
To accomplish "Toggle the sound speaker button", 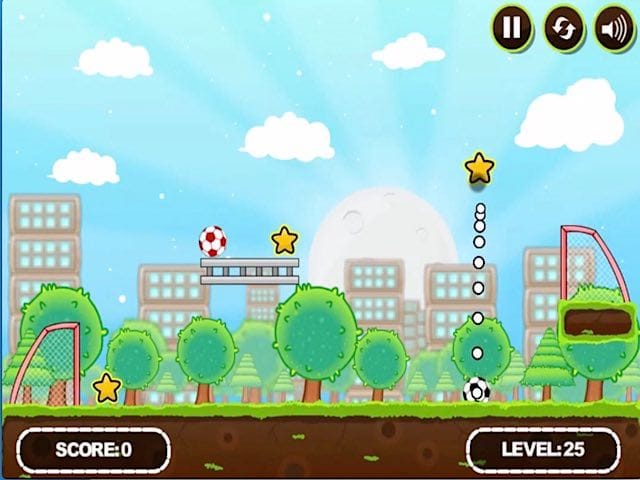I will (x=615, y=29).
